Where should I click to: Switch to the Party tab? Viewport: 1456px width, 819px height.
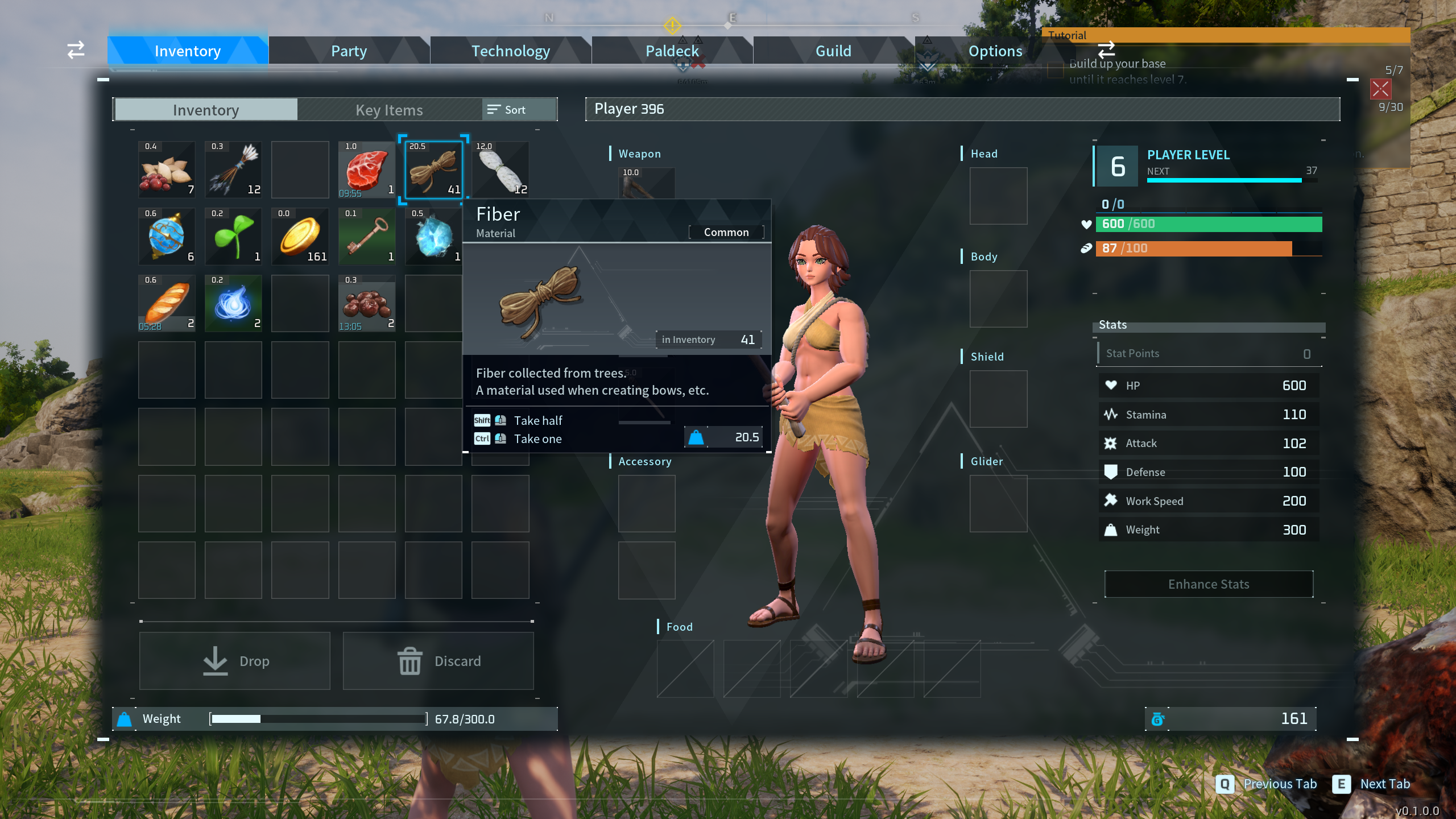pyautogui.click(x=349, y=51)
